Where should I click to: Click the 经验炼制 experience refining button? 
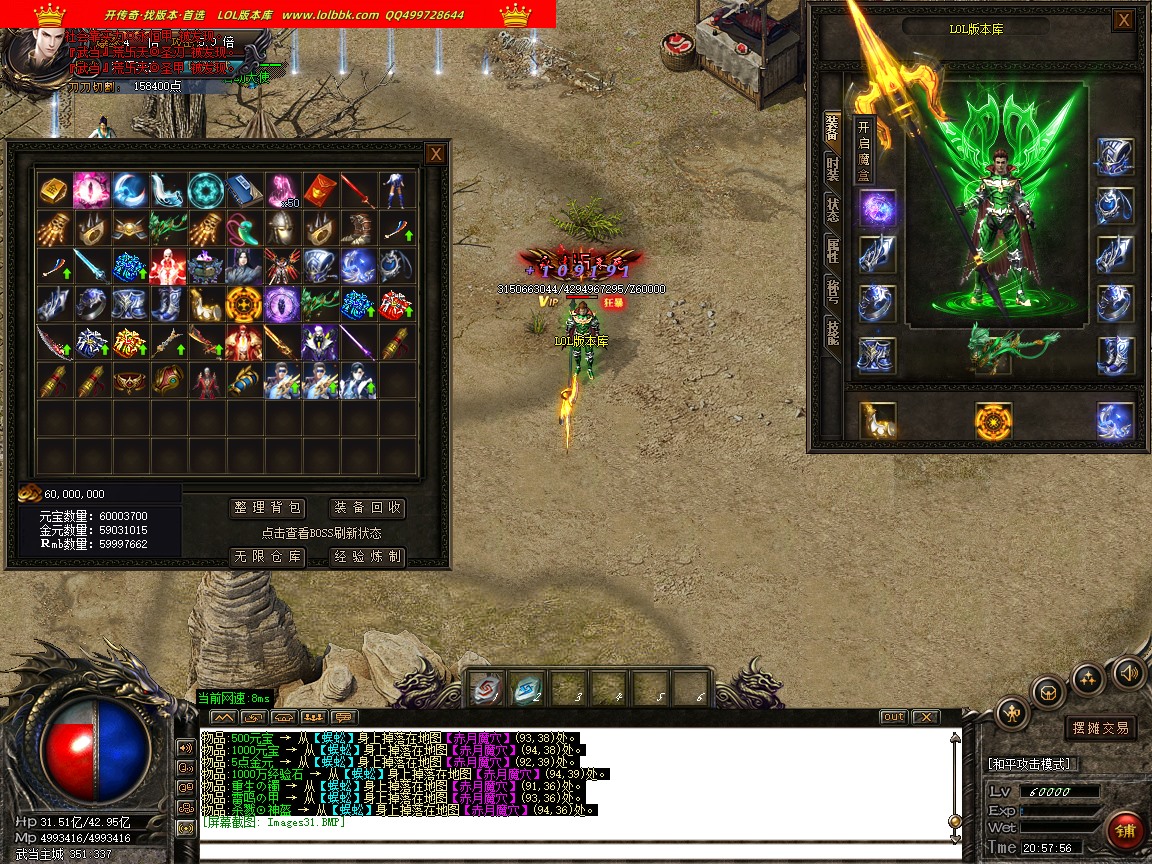[x=367, y=556]
